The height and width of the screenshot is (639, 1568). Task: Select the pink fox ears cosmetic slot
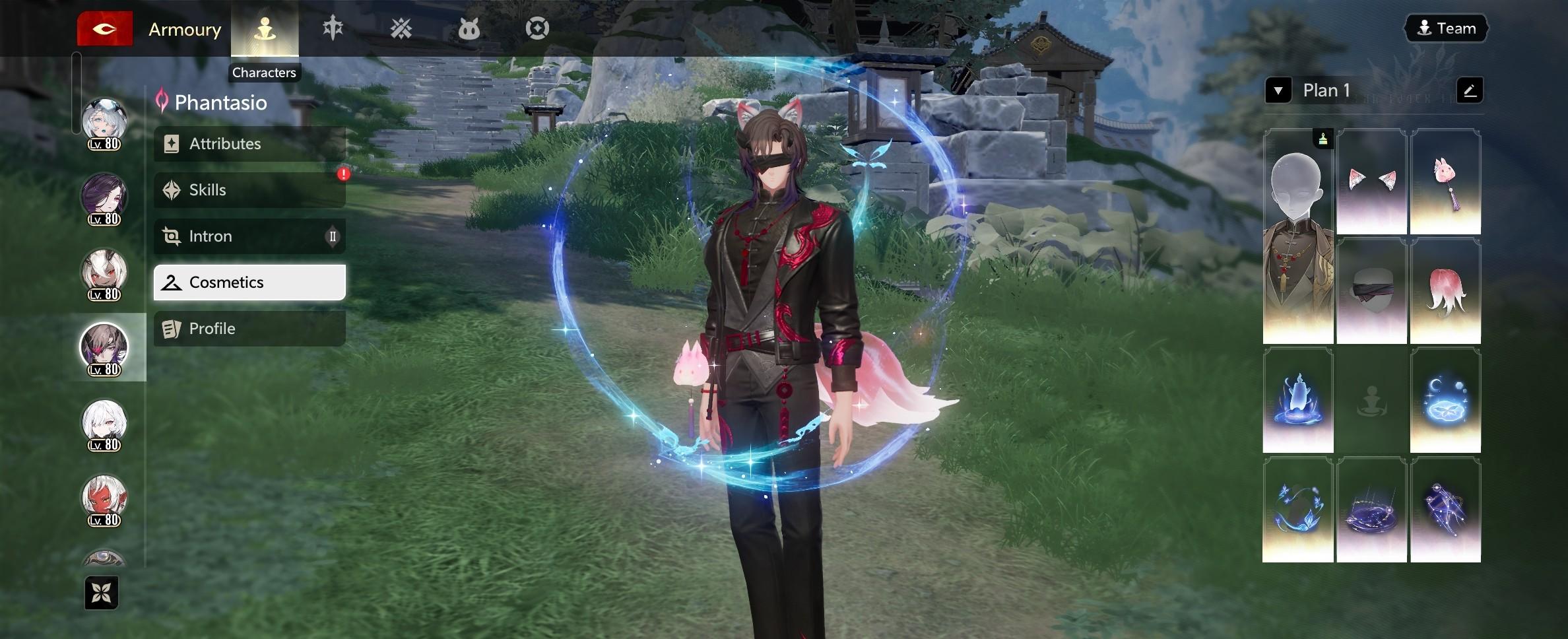(1371, 182)
